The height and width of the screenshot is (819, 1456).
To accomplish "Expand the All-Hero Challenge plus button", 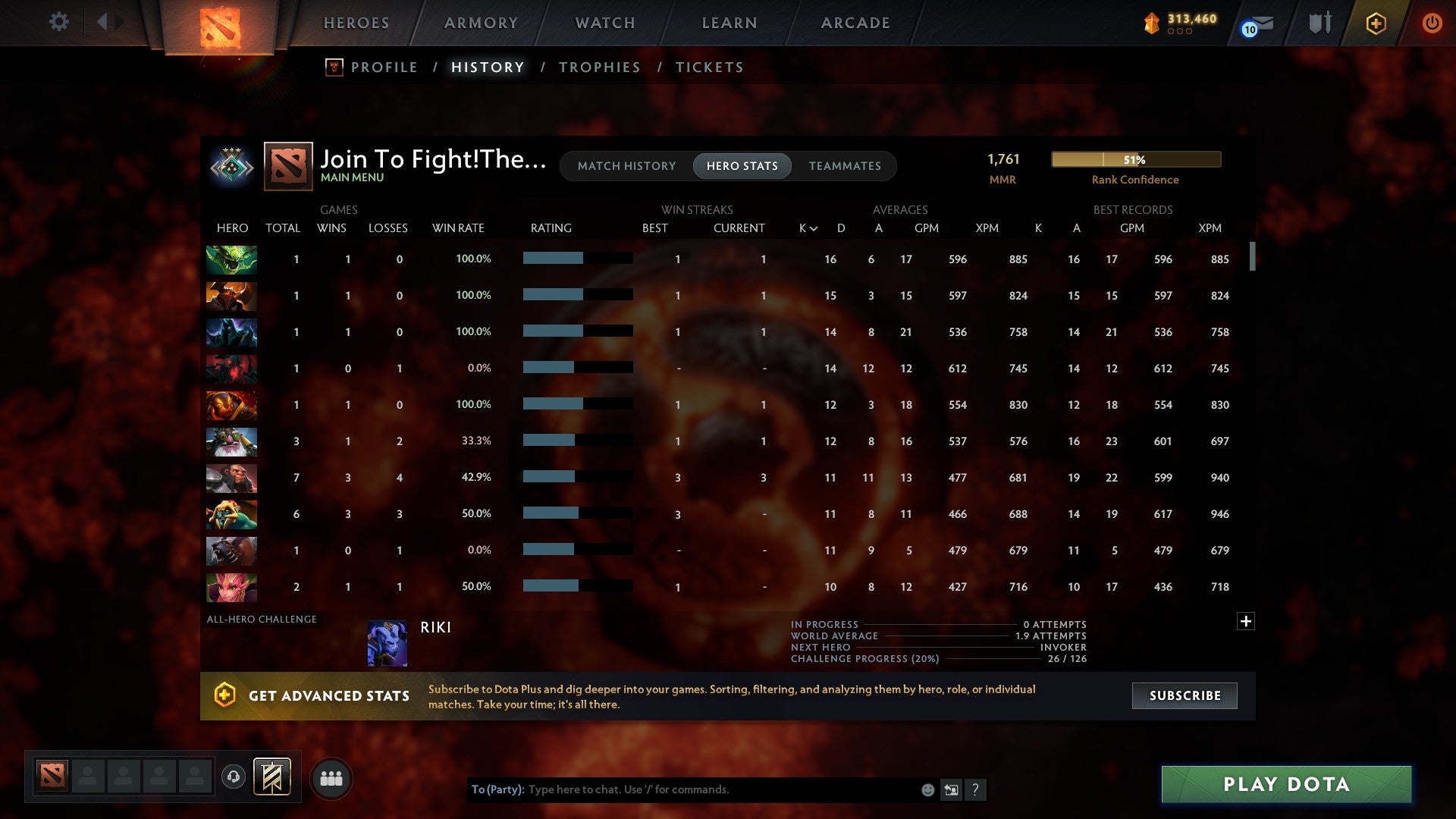I will [x=1246, y=621].
